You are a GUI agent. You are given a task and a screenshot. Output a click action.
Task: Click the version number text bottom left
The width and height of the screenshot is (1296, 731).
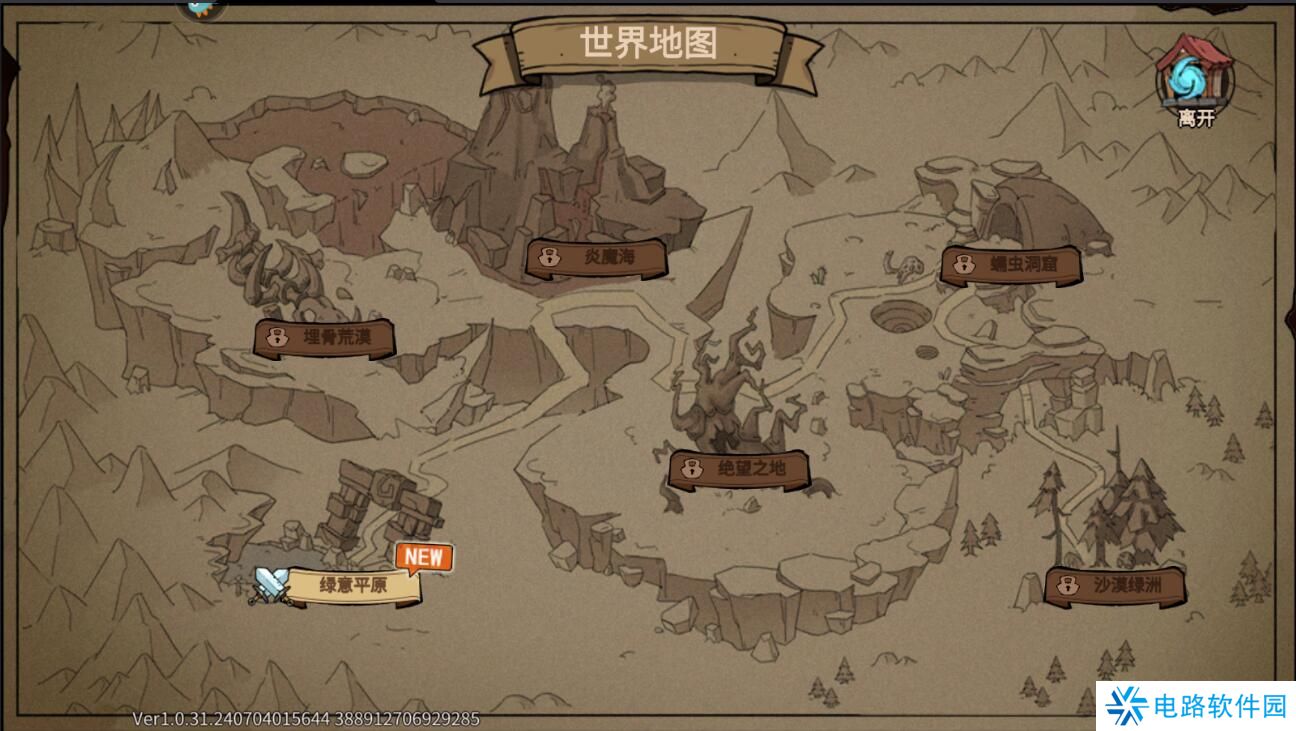click(x=305, y=717)
